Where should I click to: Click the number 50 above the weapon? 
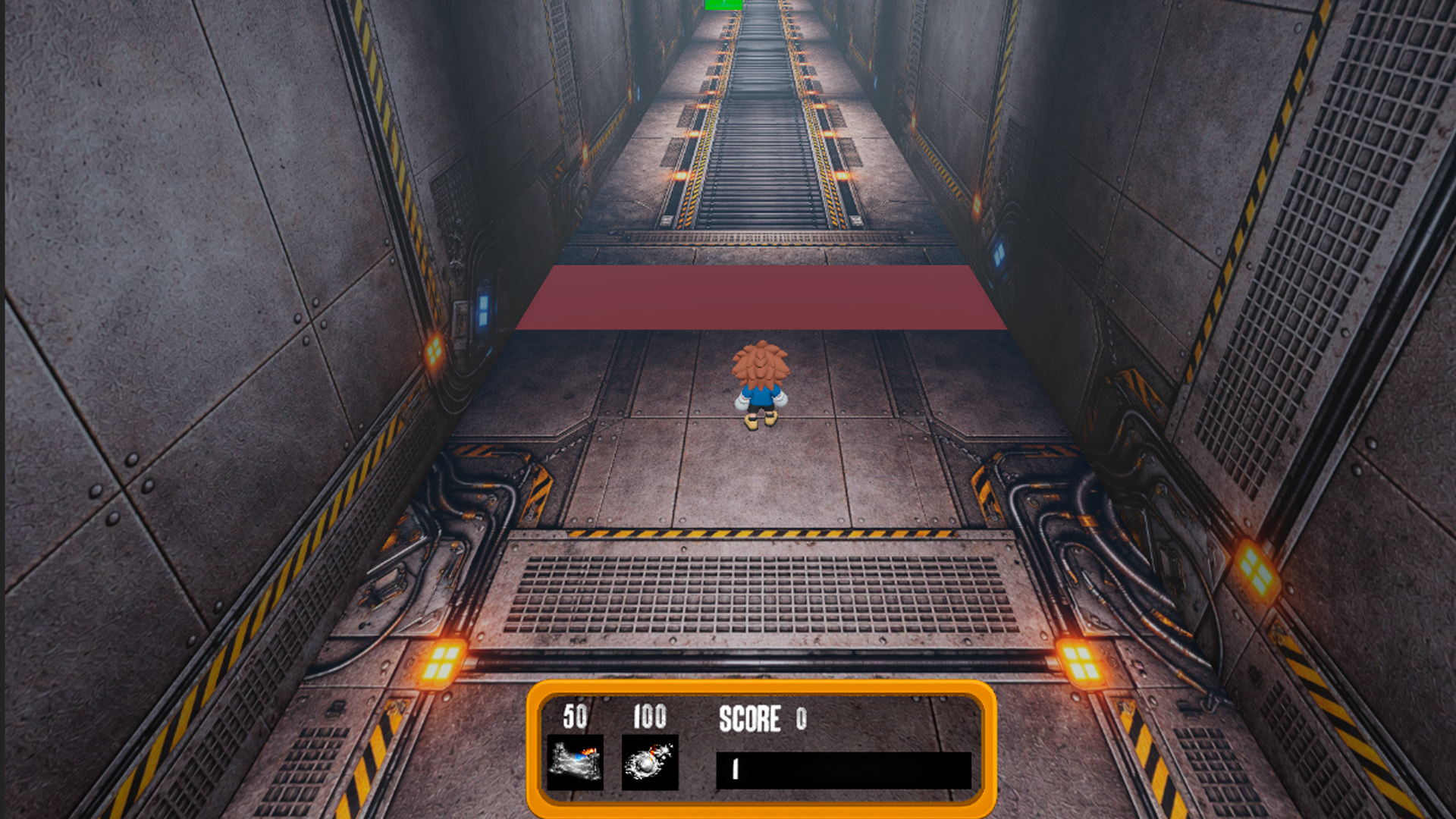[574, 715]
